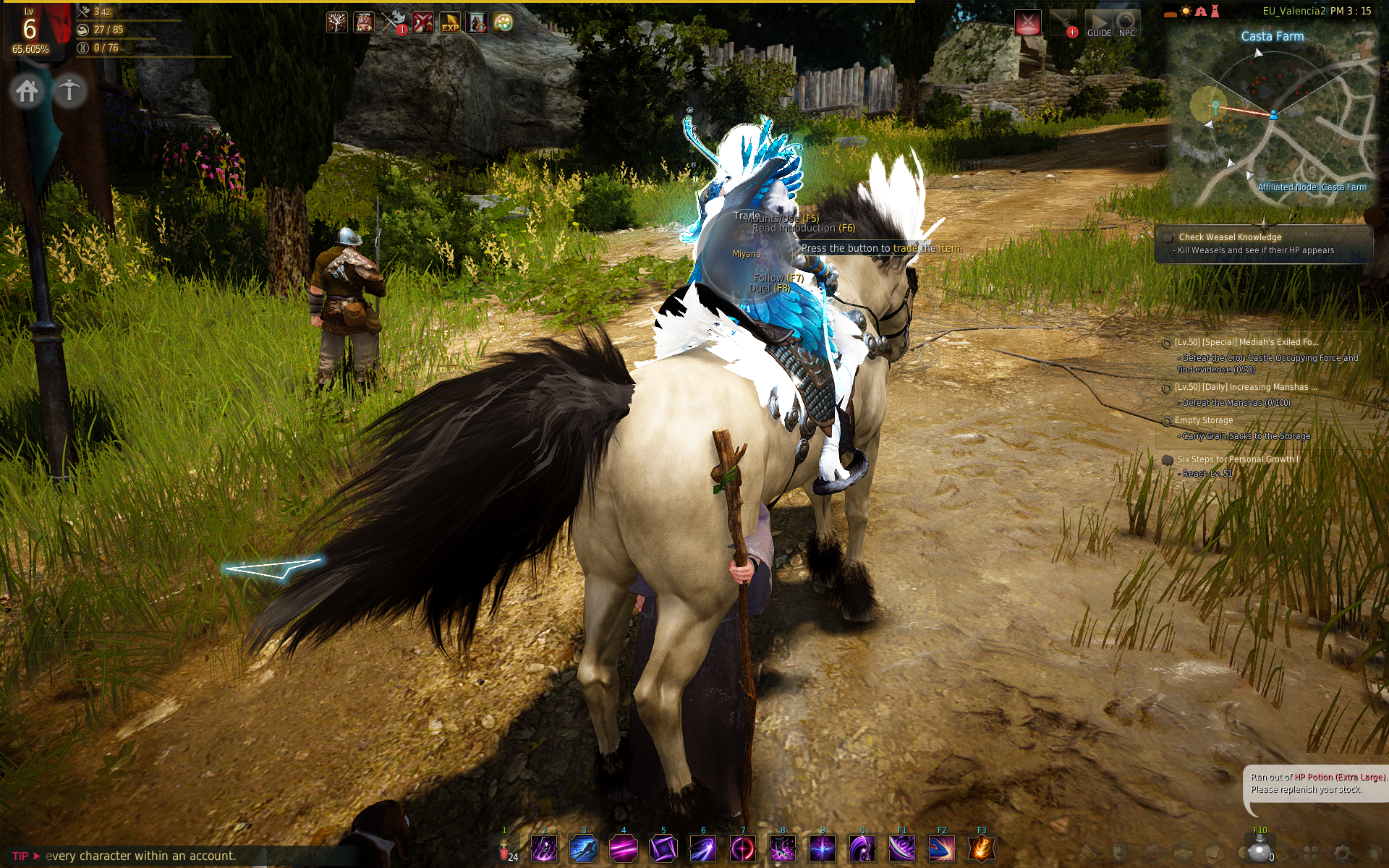Image resolution: width=1389 pixels, height=868 pixels.
Task: Open the Six Steps for Personal Growth quest
Action: coord(1237,459)
